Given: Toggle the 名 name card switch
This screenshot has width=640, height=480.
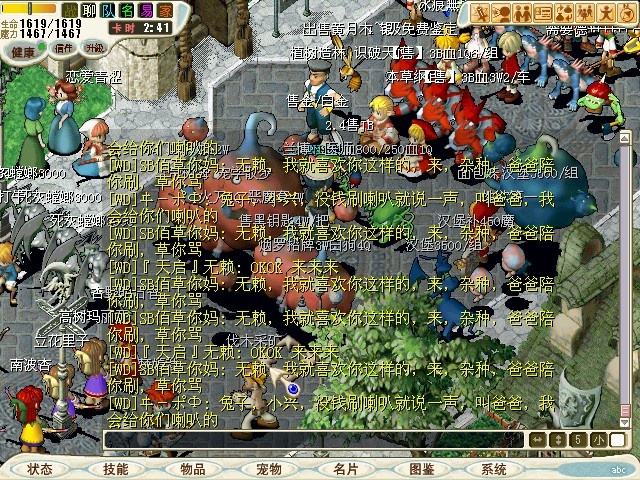Looking at the screenshot, I should point(125,12).
